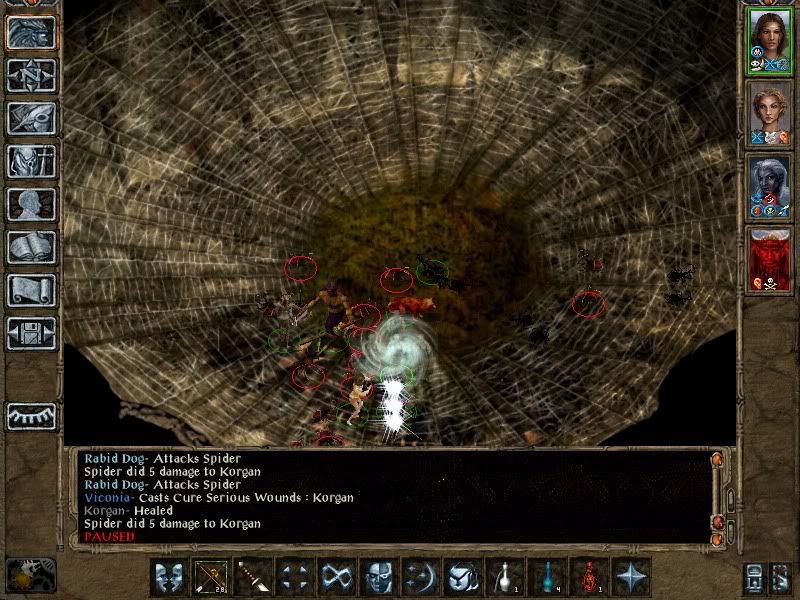Select the brown-haired woman's portrait
This screenshot has width=800, height=600.
768,42
